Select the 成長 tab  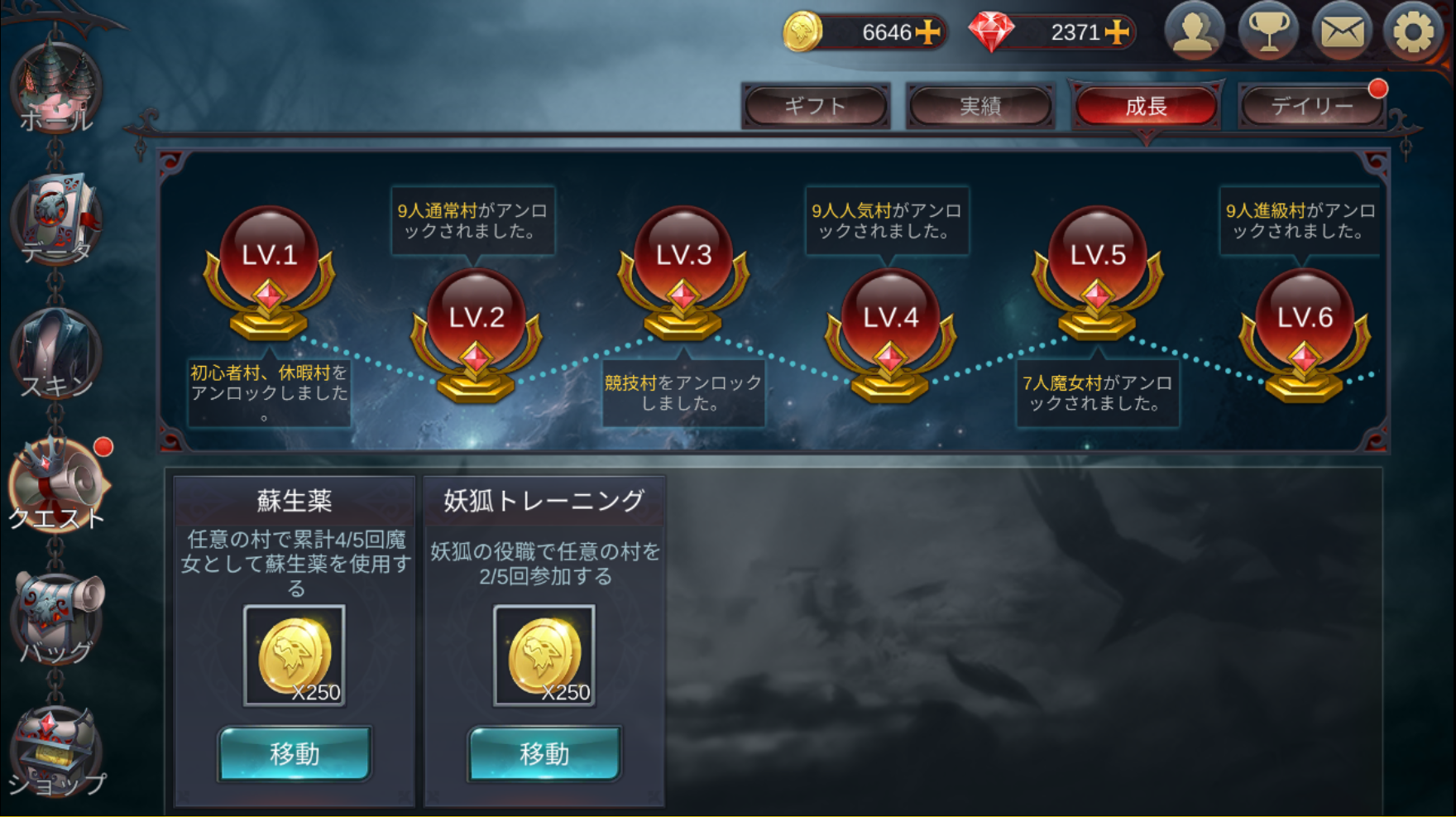tap(1146, 106)
